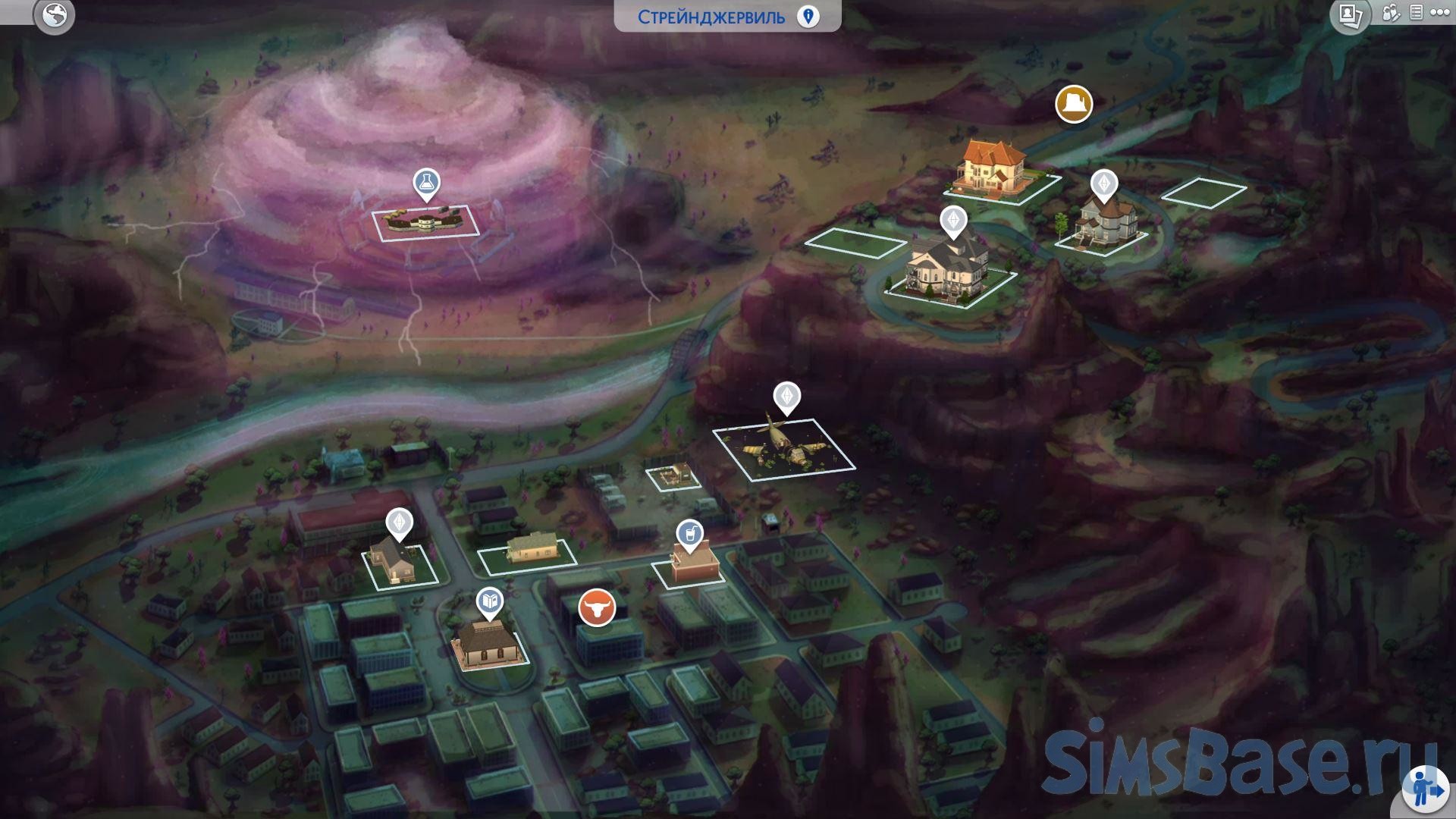Screen dimensions: 1456x819
Task: Select the plumbob marker above crashed plane
Action: [x=786, y=397]
